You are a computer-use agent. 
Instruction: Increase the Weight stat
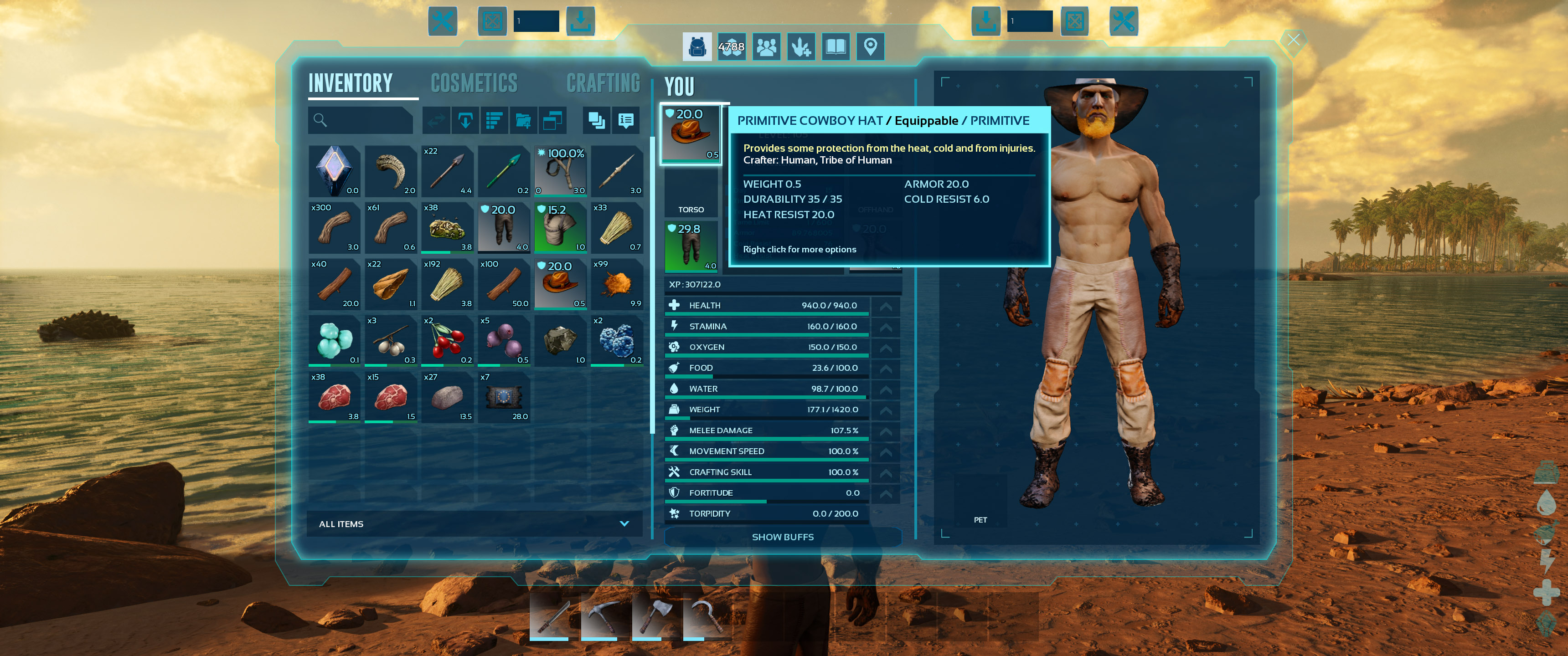tap(886, 410)
